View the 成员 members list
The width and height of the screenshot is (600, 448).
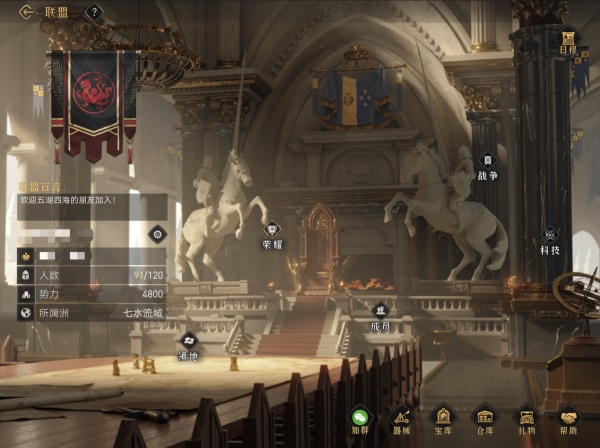coord(380,315)
